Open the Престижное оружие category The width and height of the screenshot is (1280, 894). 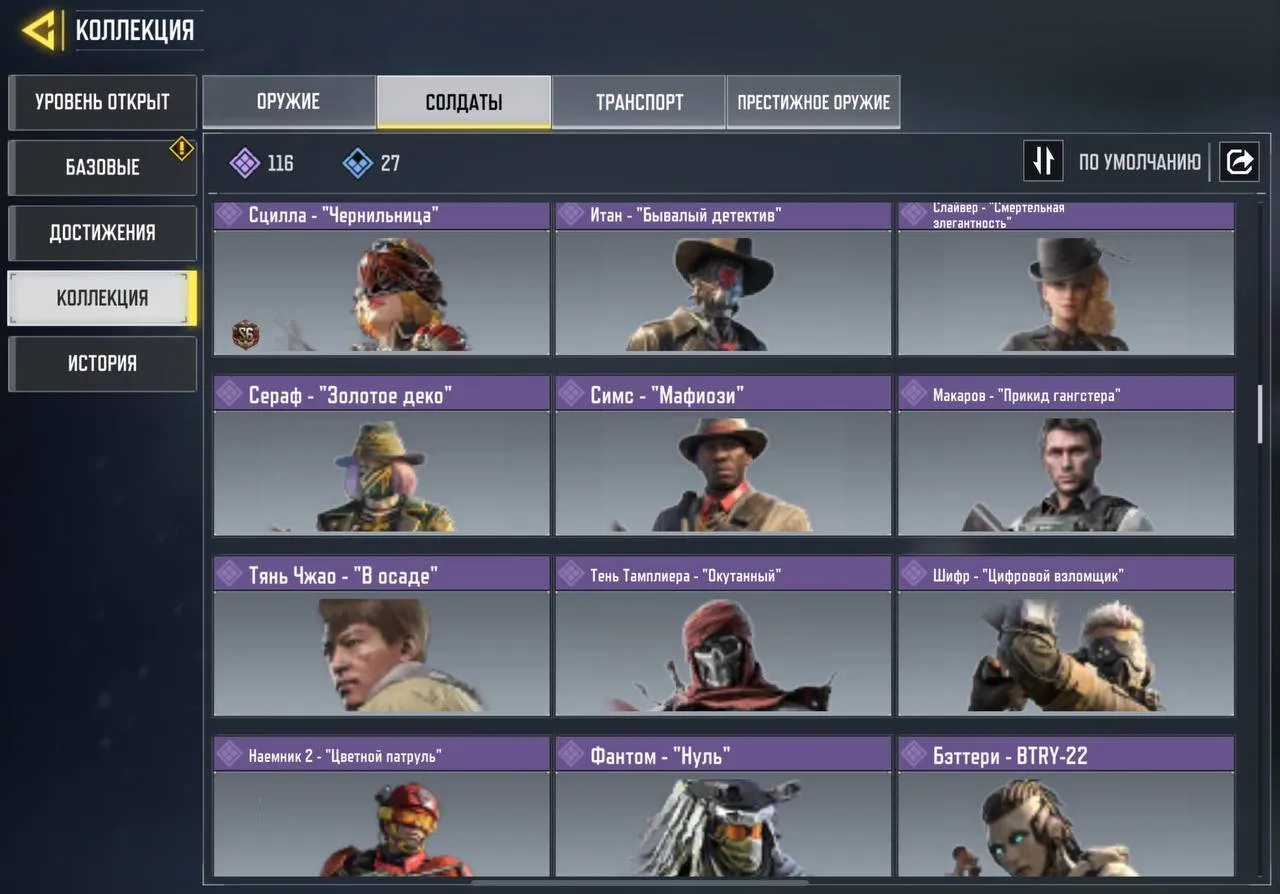point(813,101)
